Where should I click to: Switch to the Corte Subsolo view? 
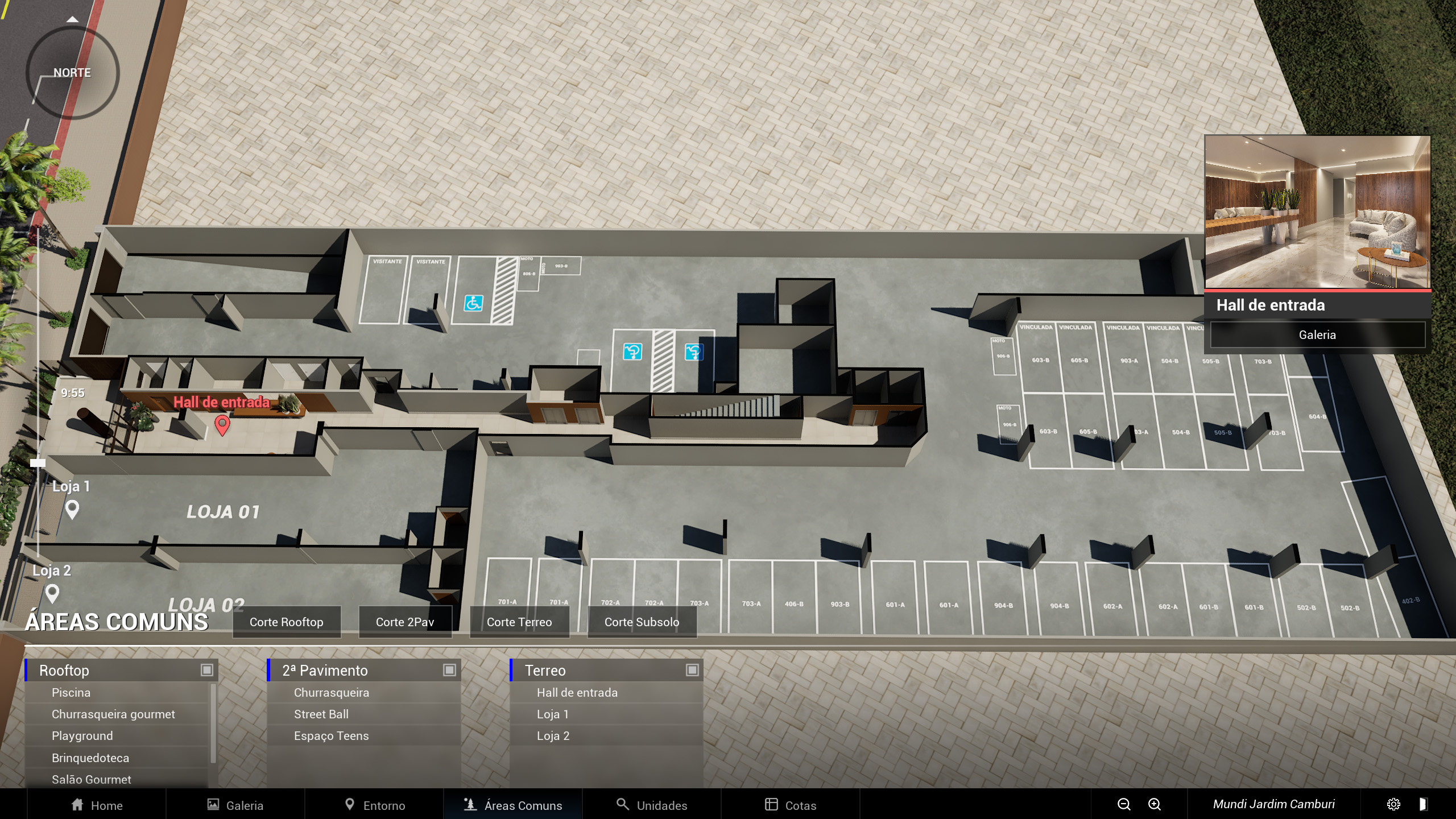click(642, 622)
